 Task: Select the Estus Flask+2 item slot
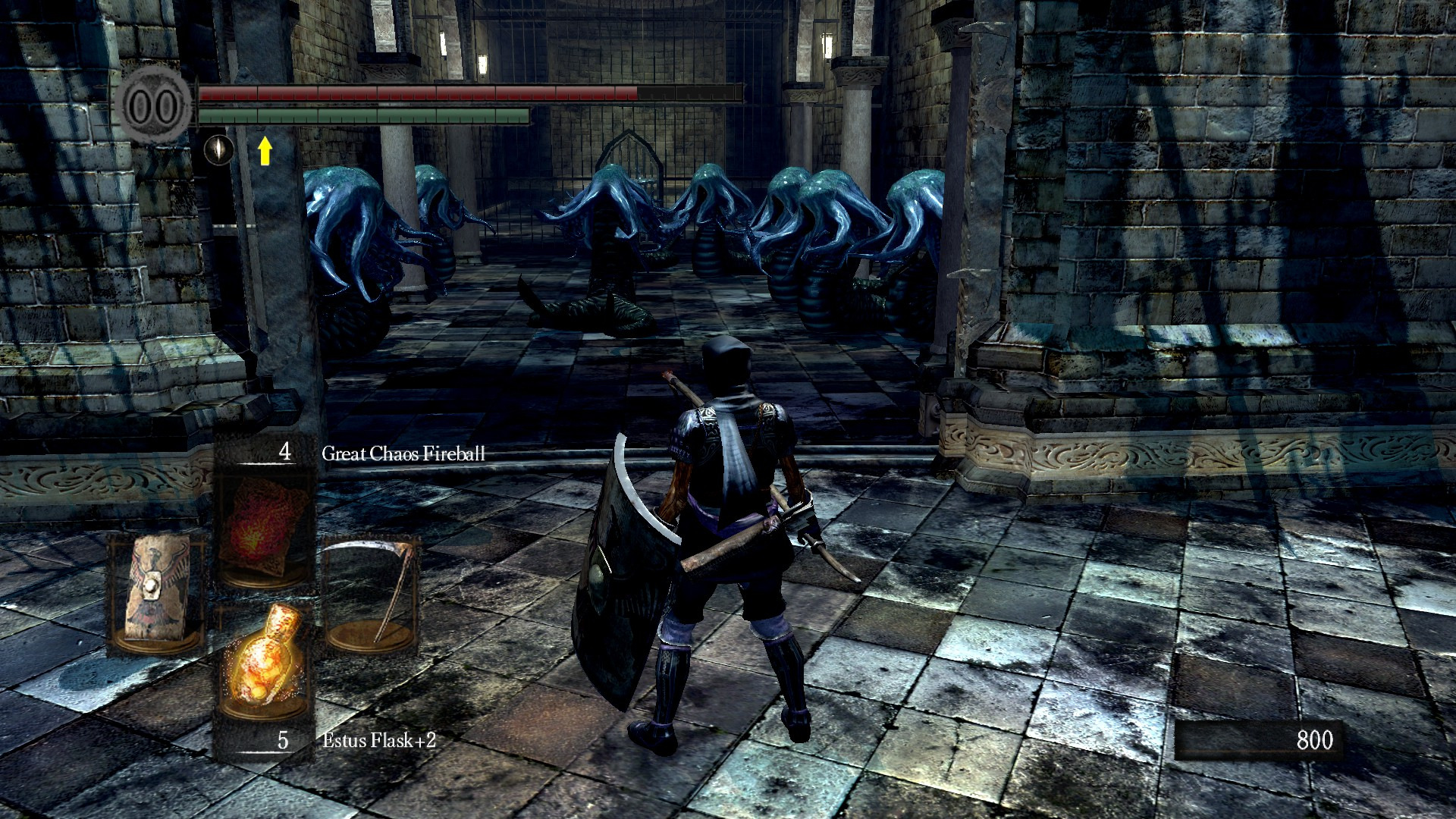click(264, 658)
